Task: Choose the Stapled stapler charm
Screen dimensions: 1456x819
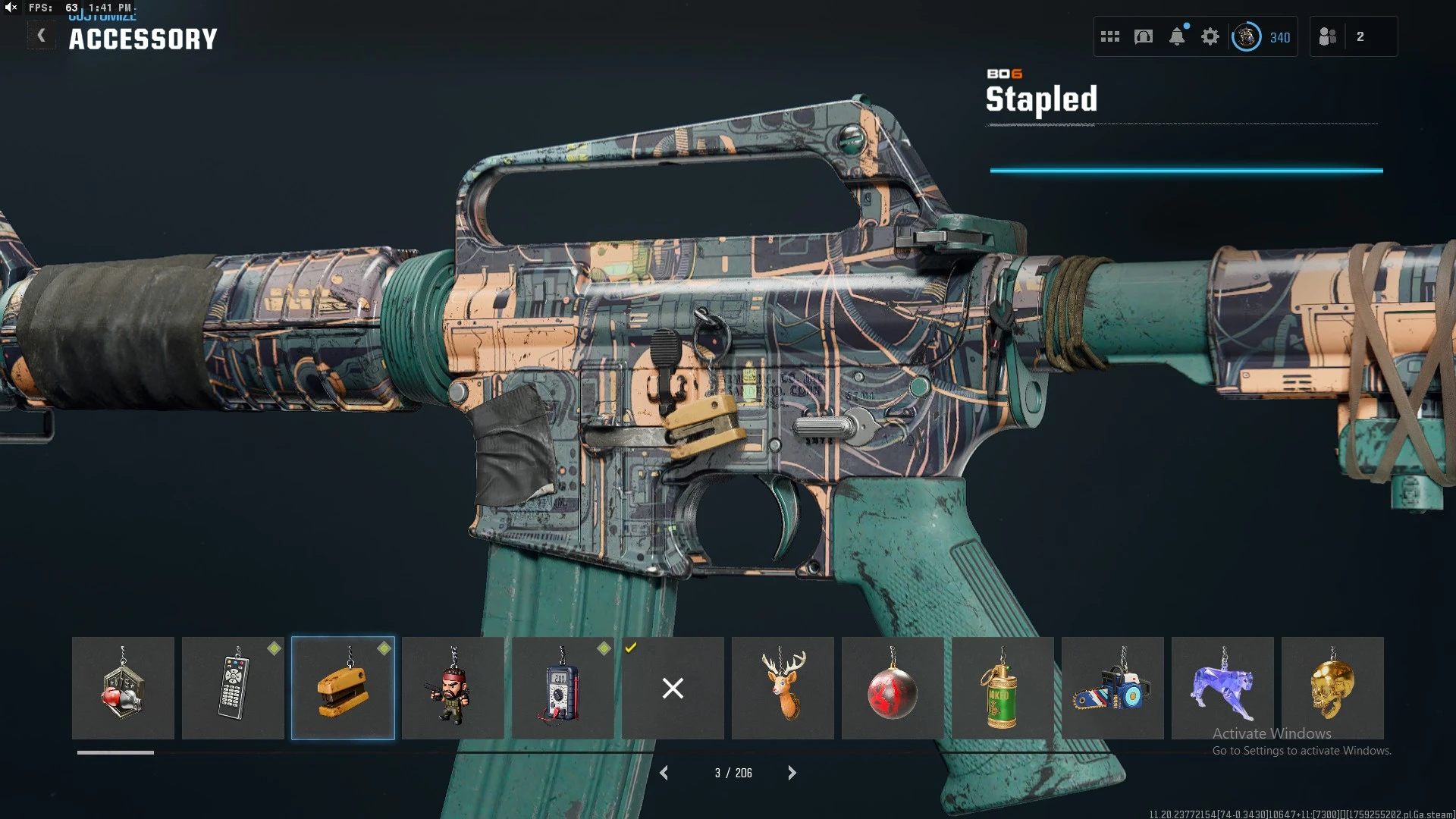Action: pyautogui.click(x=343, y=688)
